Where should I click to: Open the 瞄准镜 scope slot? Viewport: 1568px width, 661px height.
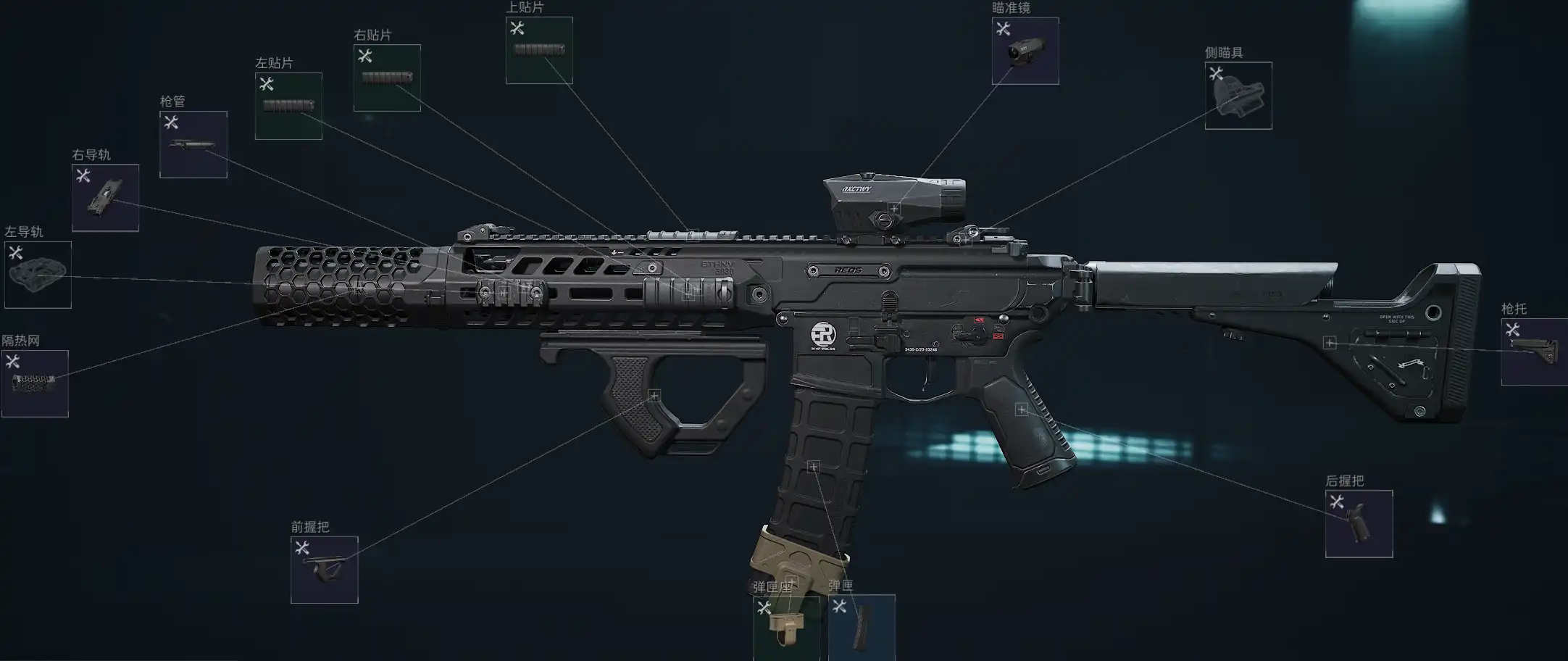1025,51
